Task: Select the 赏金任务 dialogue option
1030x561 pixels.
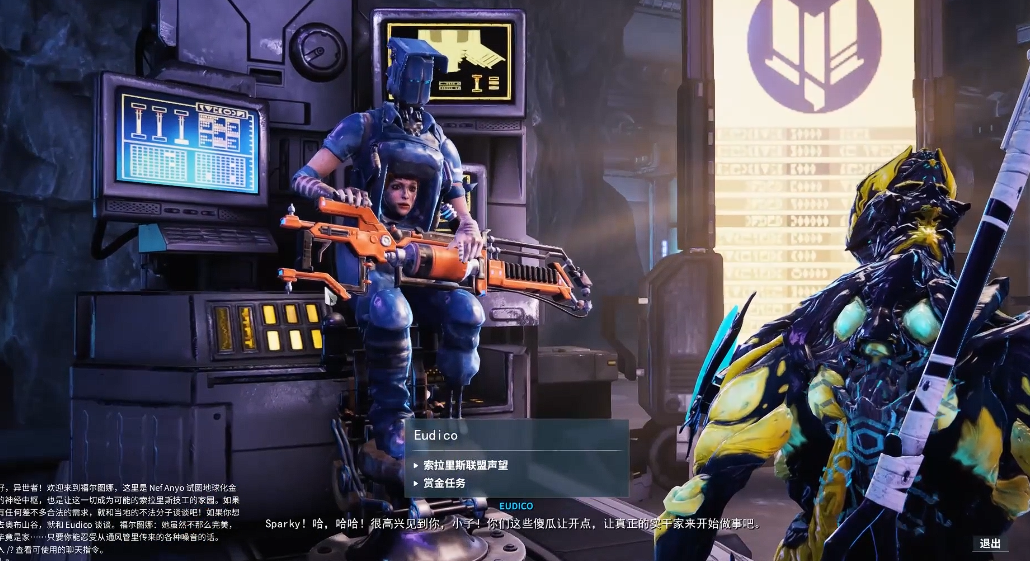Action: point(444,483)
